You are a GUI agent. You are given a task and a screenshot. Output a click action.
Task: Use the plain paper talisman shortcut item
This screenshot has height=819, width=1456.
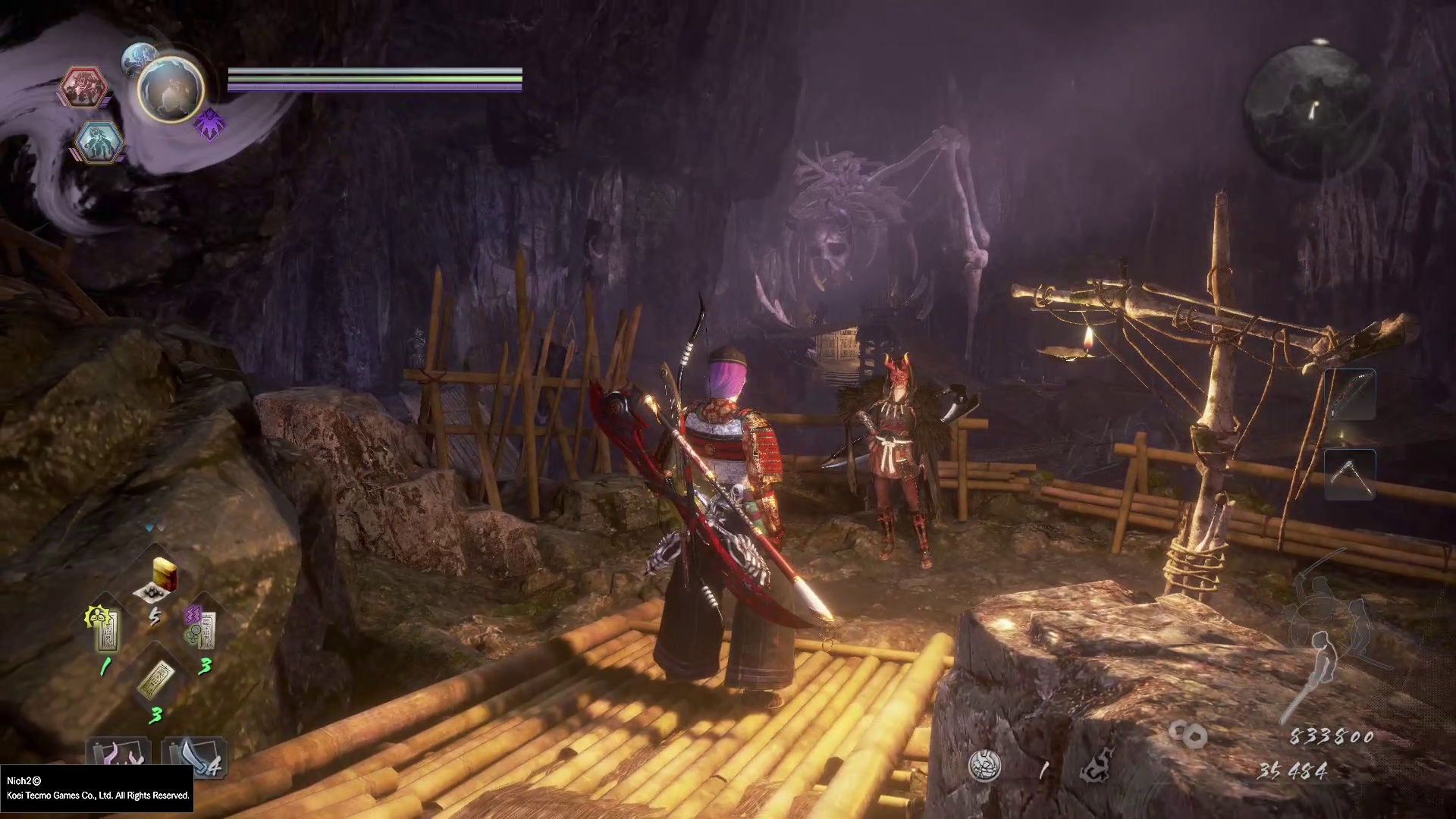coord(156,679)
